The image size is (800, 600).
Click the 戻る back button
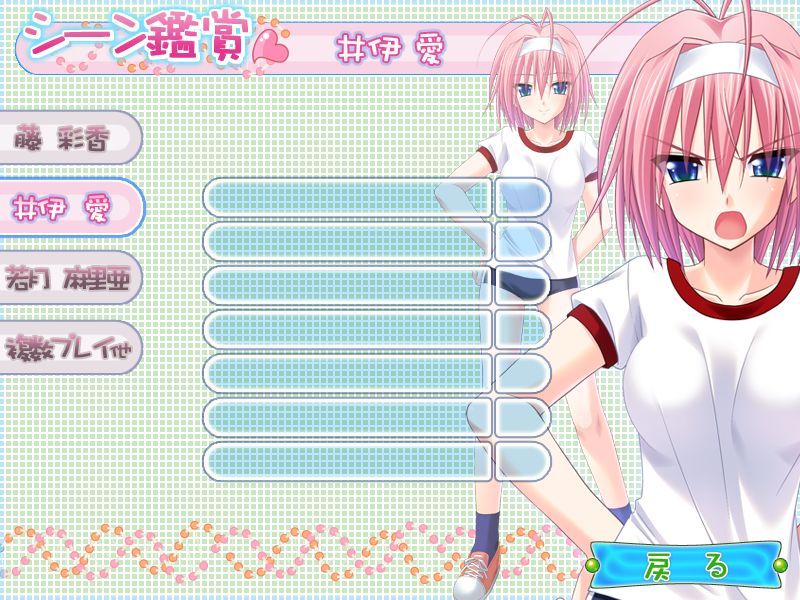coord(687,565)
